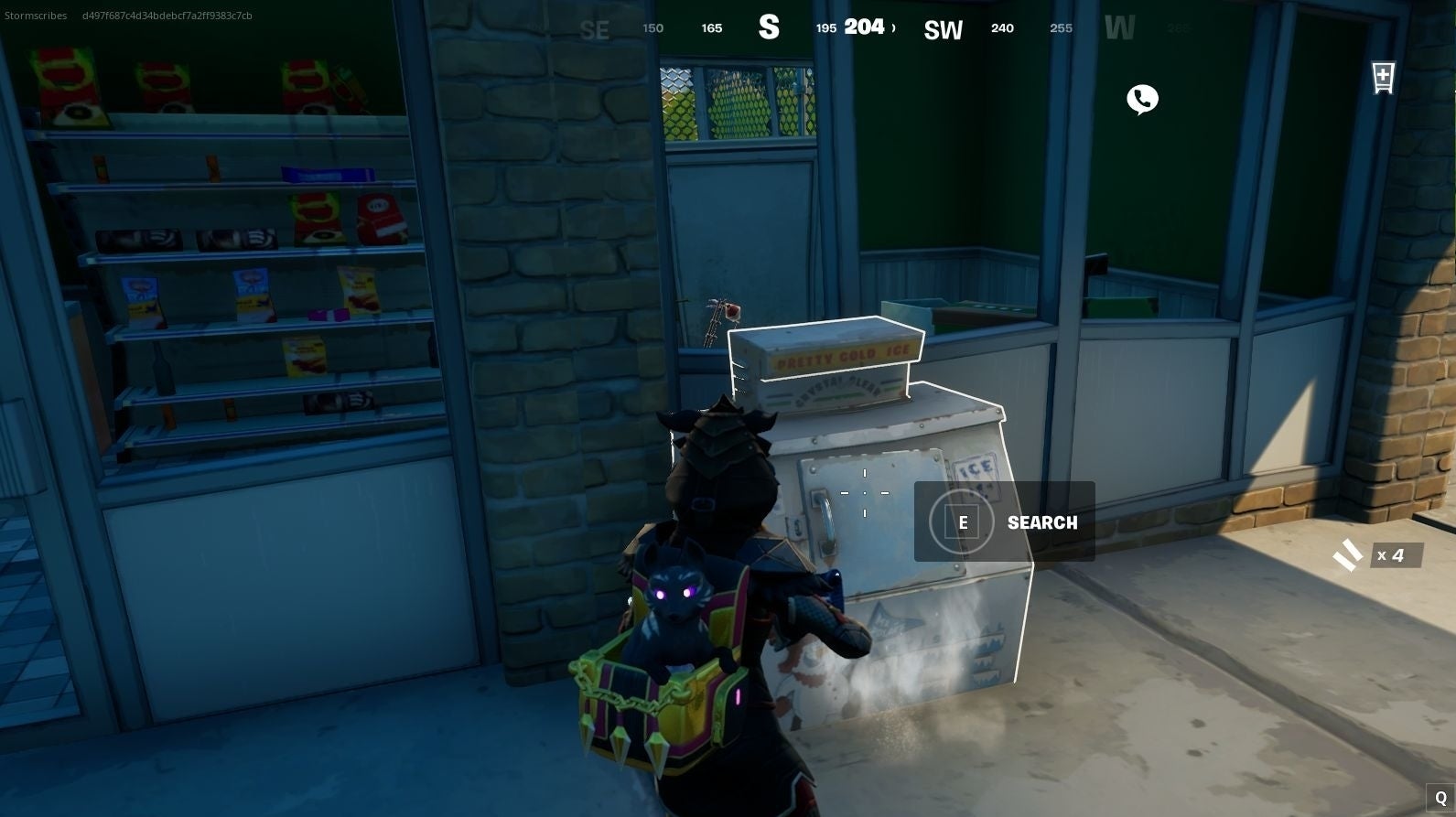Click the 204 bearing number on the compass
The height and width of the screenshot is (817, 1456).
click(864, 27)
